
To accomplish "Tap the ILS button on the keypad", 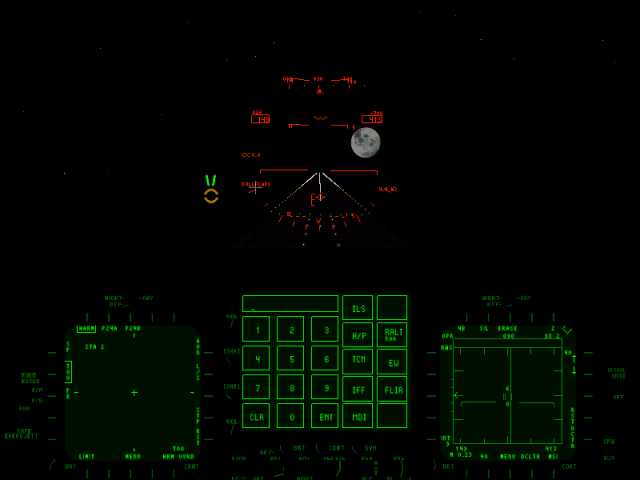I will point(357,307).
